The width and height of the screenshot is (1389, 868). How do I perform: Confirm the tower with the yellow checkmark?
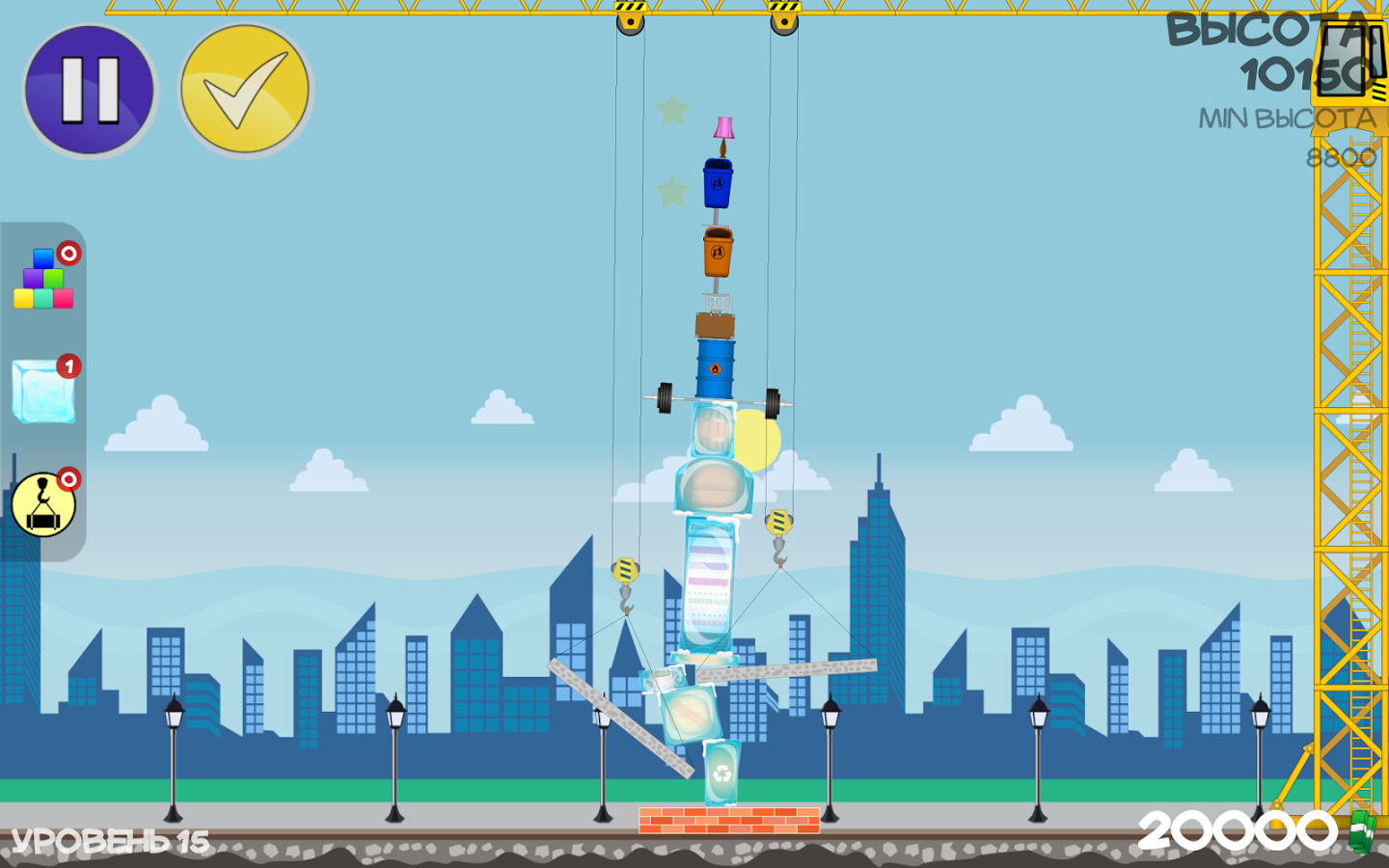coord(245,90)
